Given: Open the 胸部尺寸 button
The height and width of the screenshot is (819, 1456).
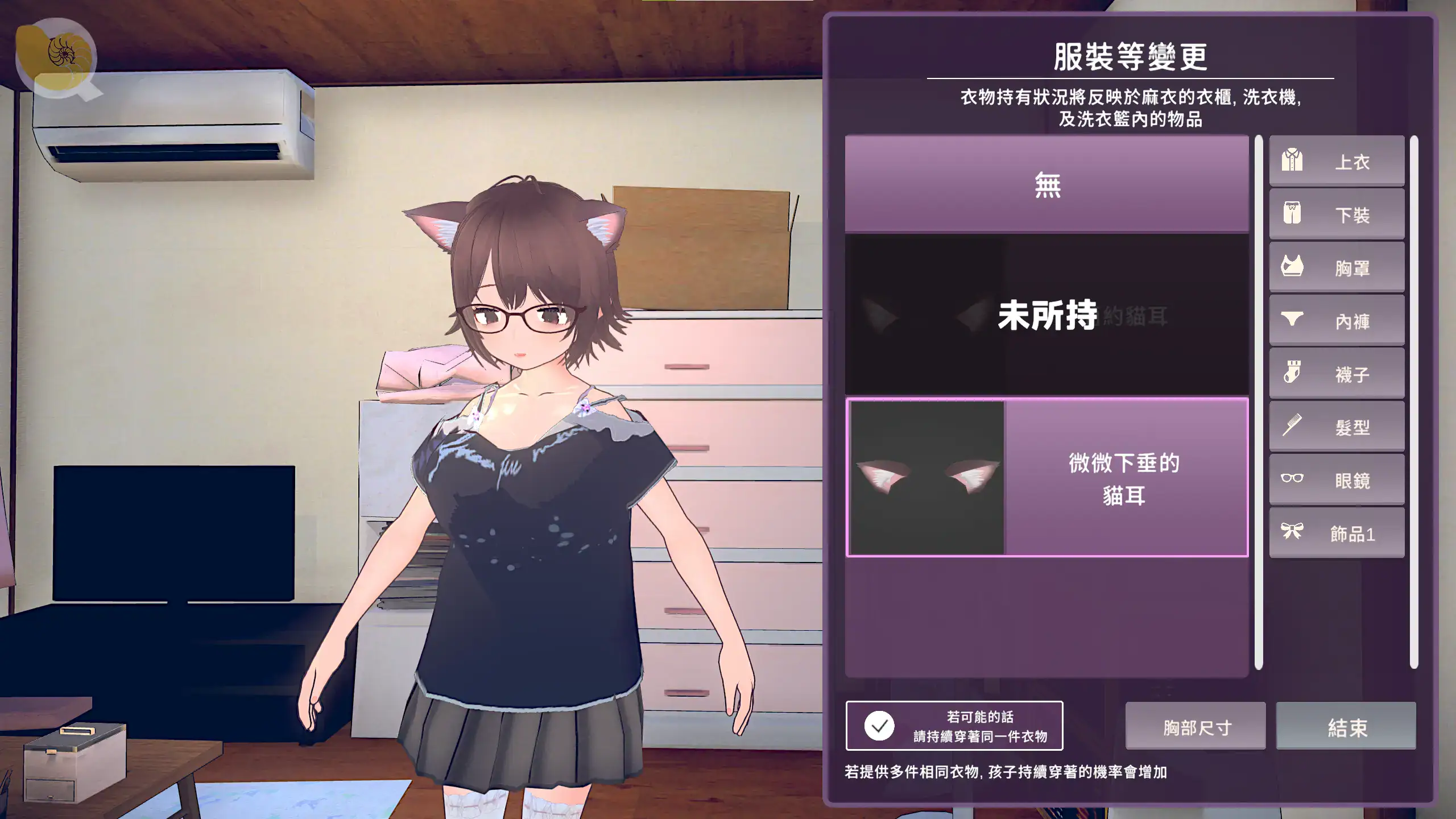Looking at the screenshot, I should point(1196,726).
